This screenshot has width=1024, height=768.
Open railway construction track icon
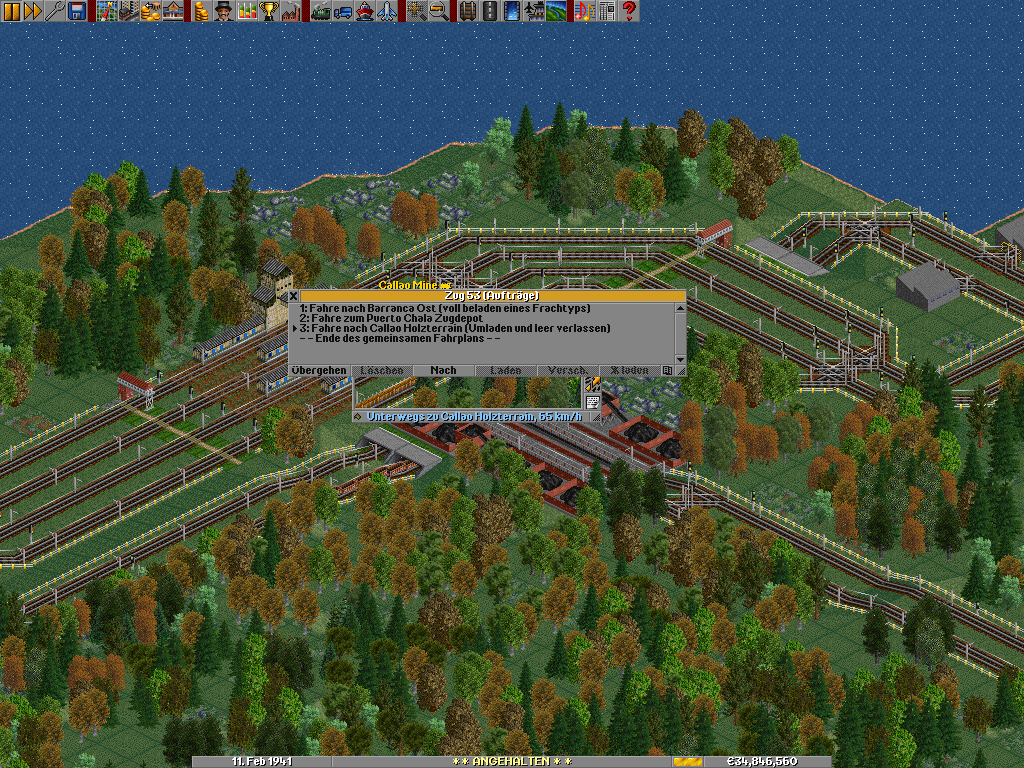point(469,11)
